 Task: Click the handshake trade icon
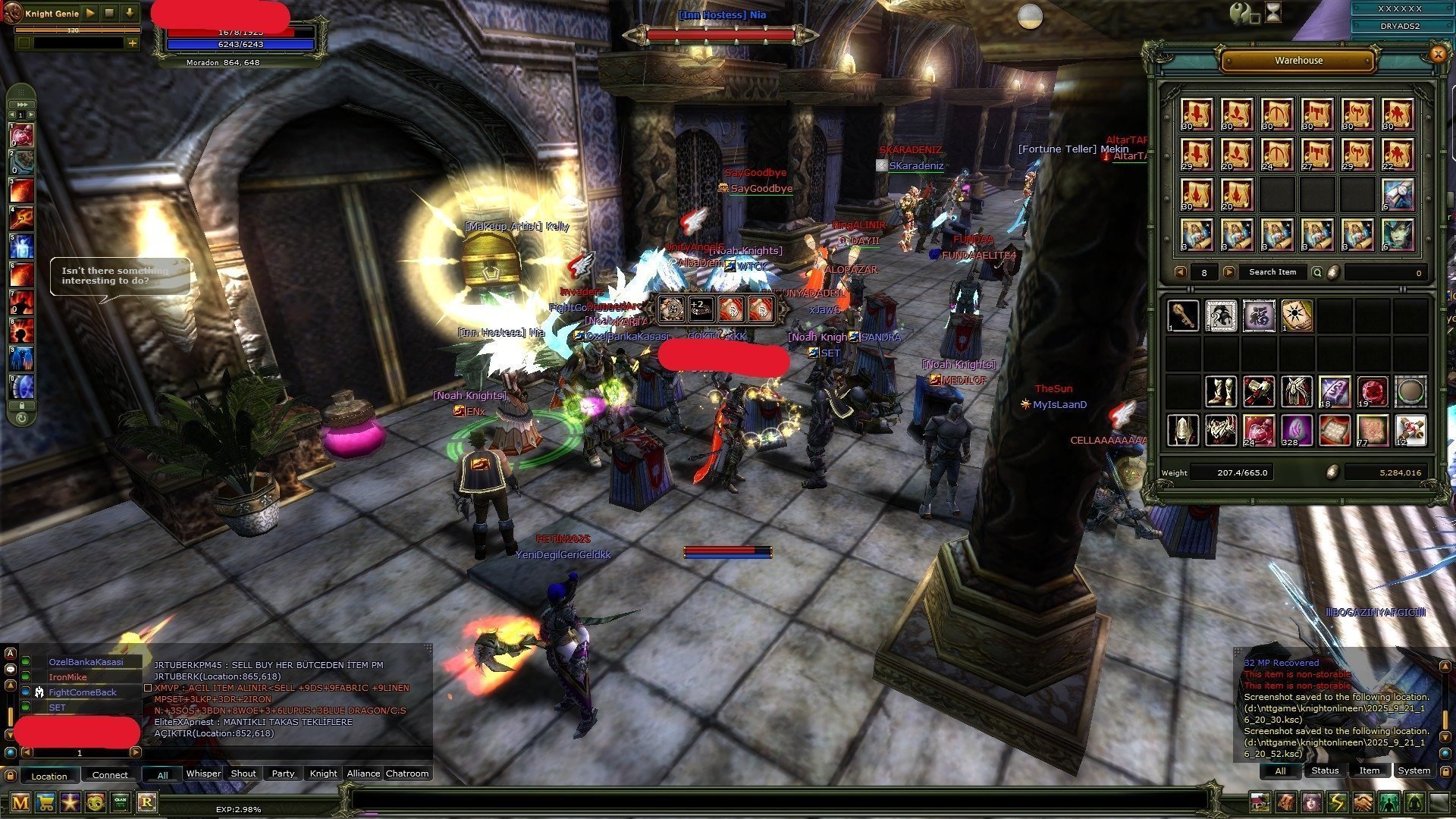[x=1363, y=802]
